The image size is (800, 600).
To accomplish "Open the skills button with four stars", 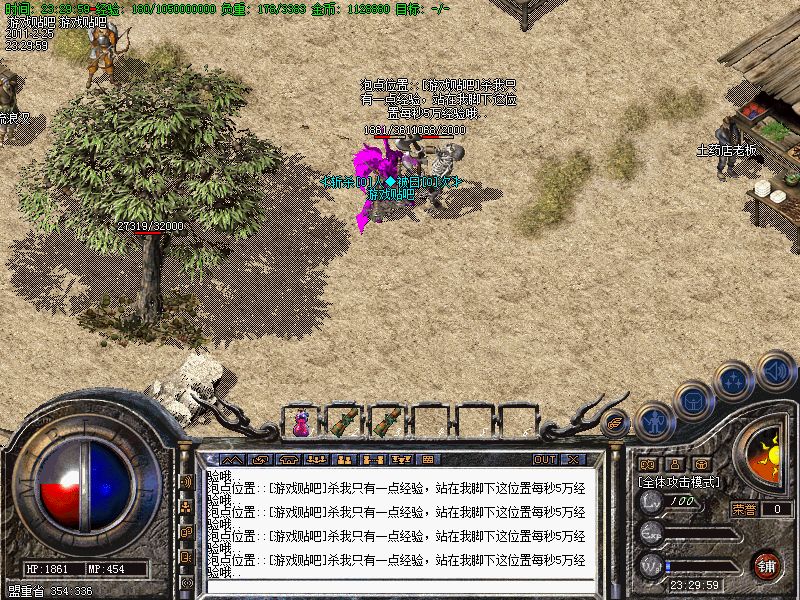I will [735, 380].
